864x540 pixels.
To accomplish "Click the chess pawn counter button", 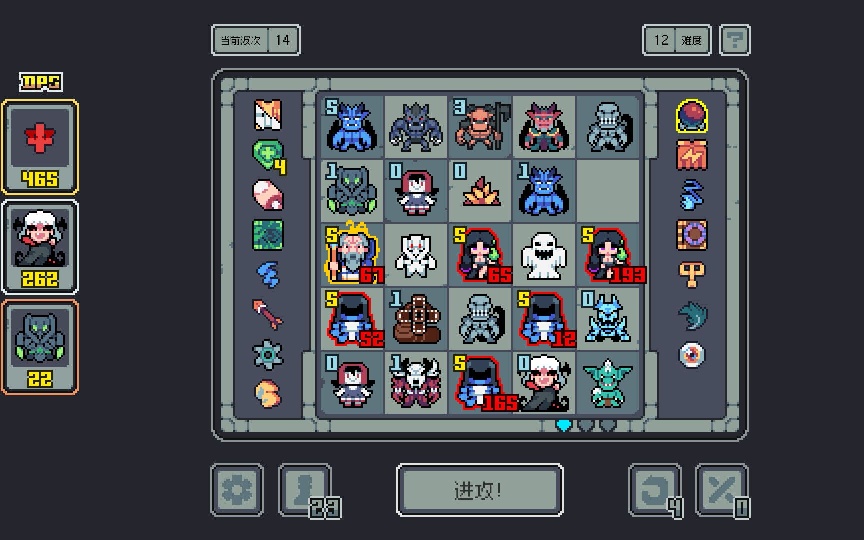I will click(x=304, y=490).
